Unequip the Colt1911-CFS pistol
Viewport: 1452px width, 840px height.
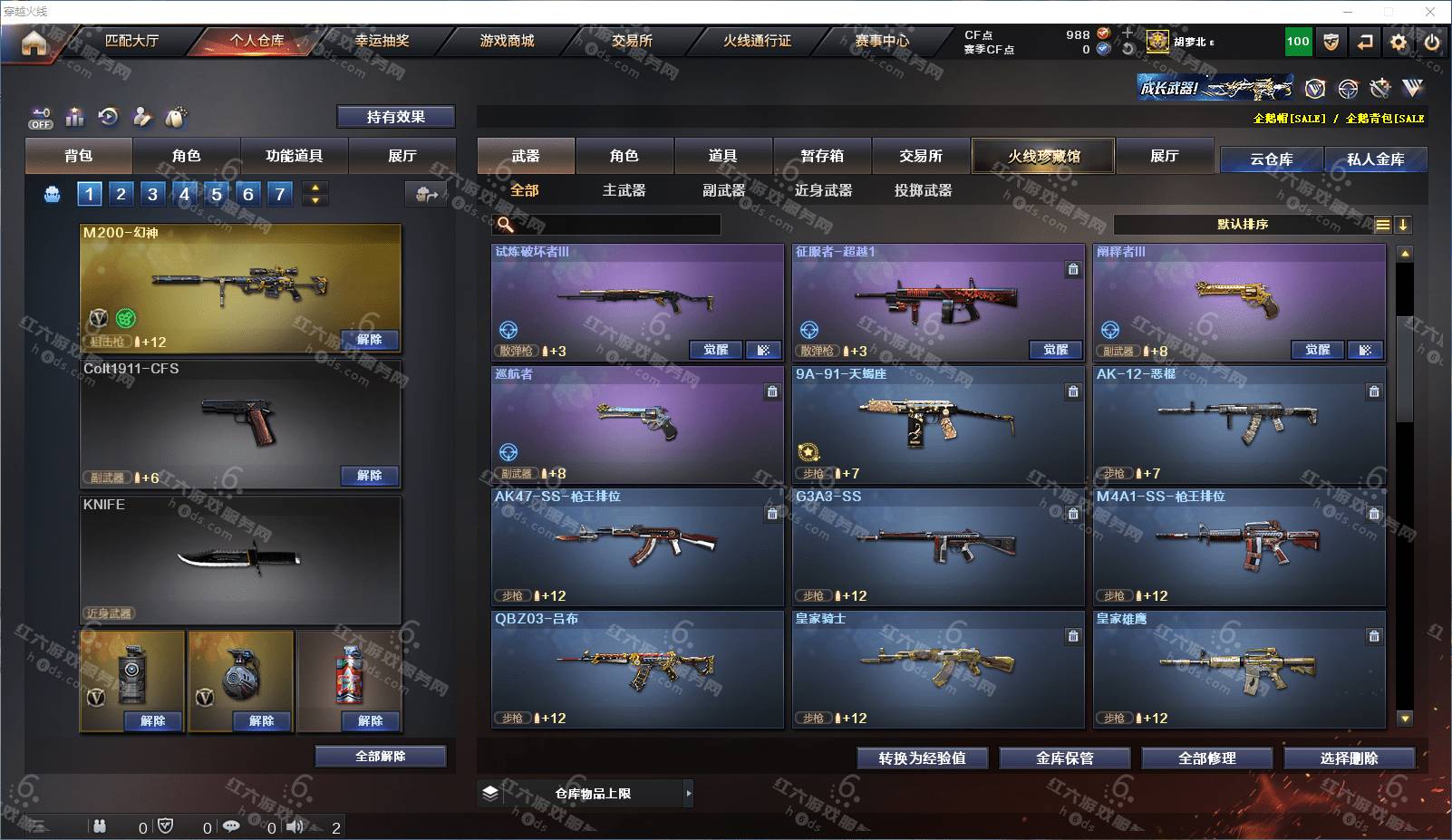click(x=369, y=476)
